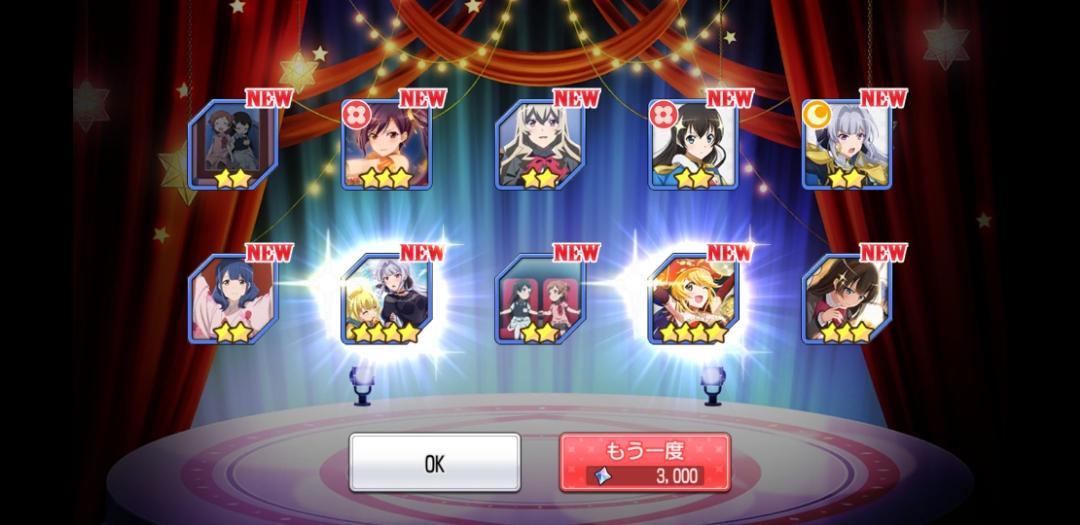
Task: View the two-girls group card in top row
Action: coord(233,146)
